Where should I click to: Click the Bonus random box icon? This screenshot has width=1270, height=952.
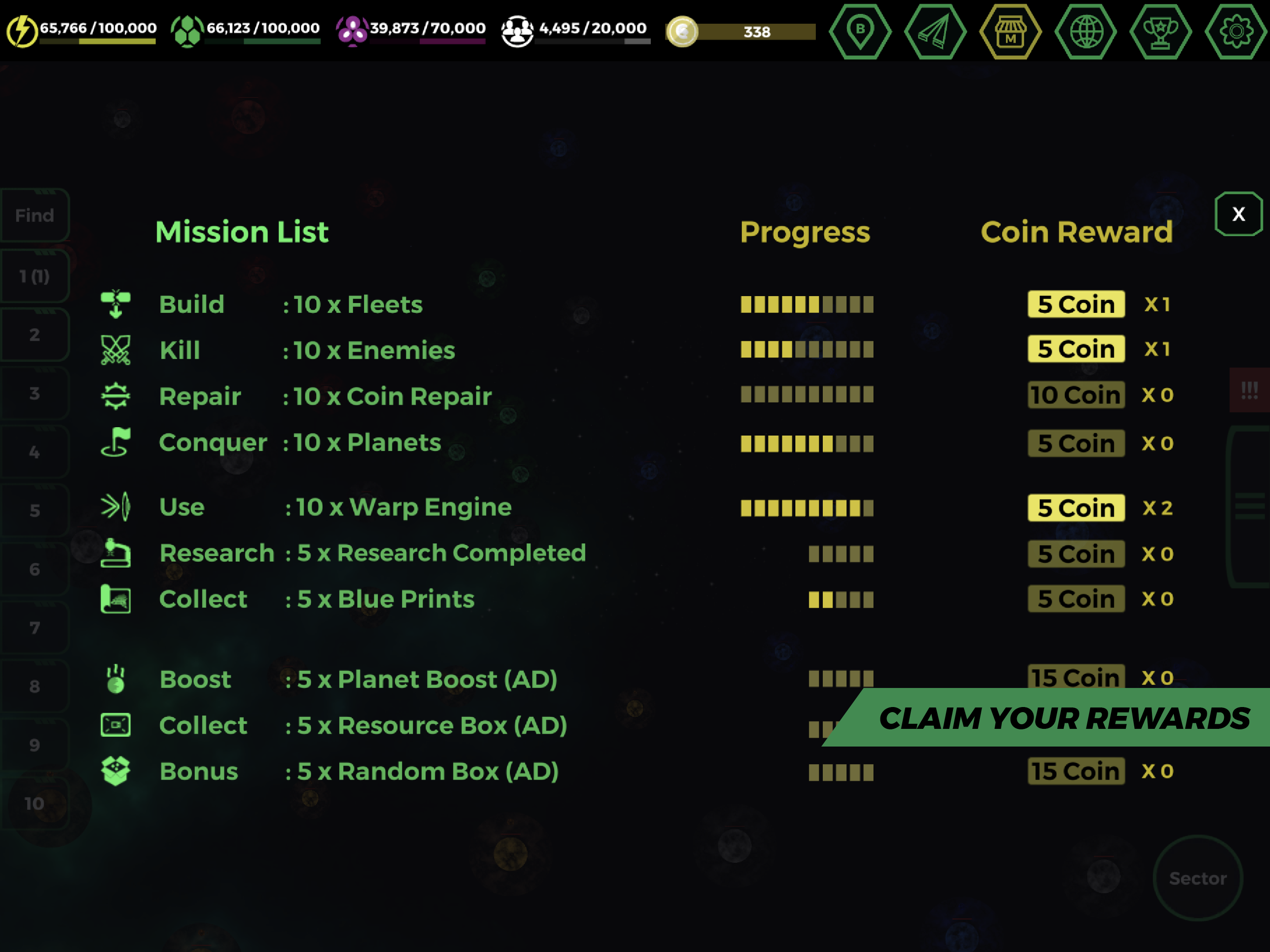click(x=116, y=771)
